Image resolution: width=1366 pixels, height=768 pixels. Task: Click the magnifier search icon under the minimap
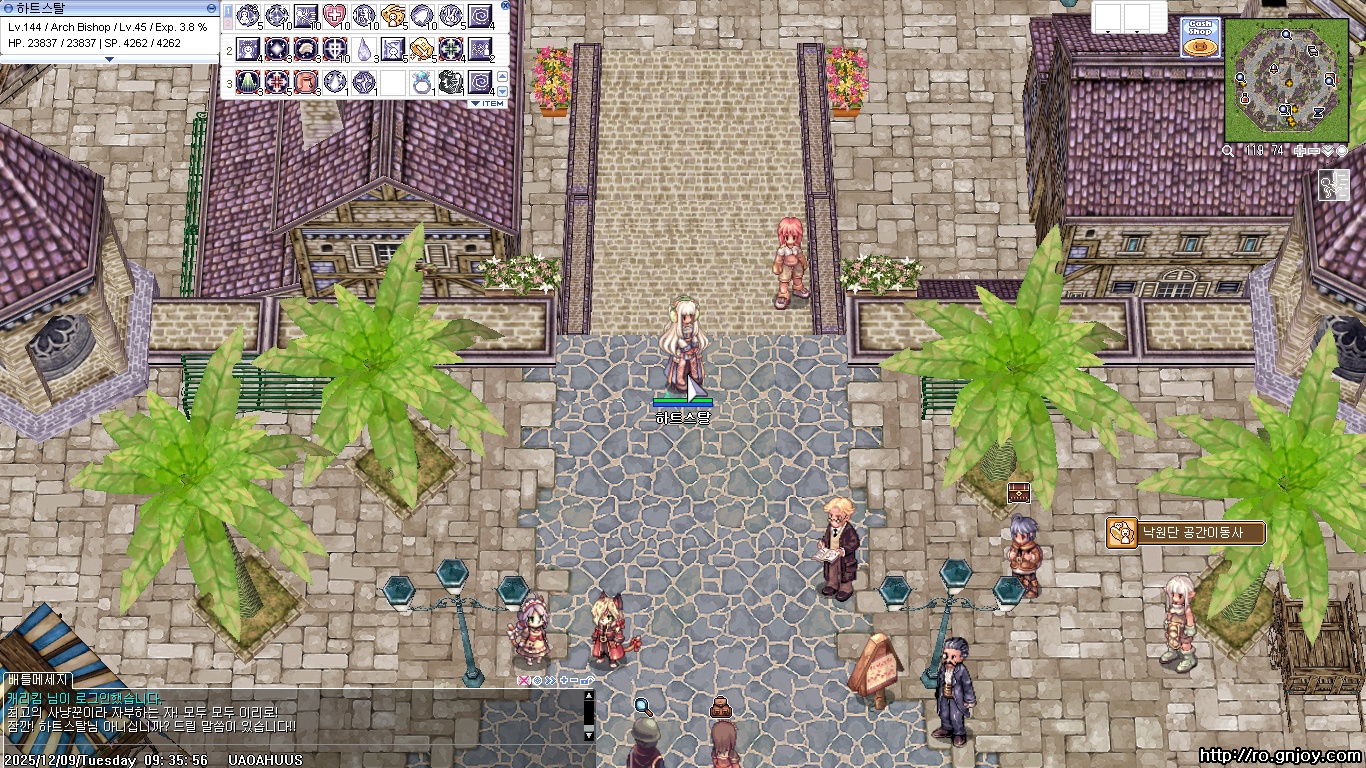(x=1228, y=151)
